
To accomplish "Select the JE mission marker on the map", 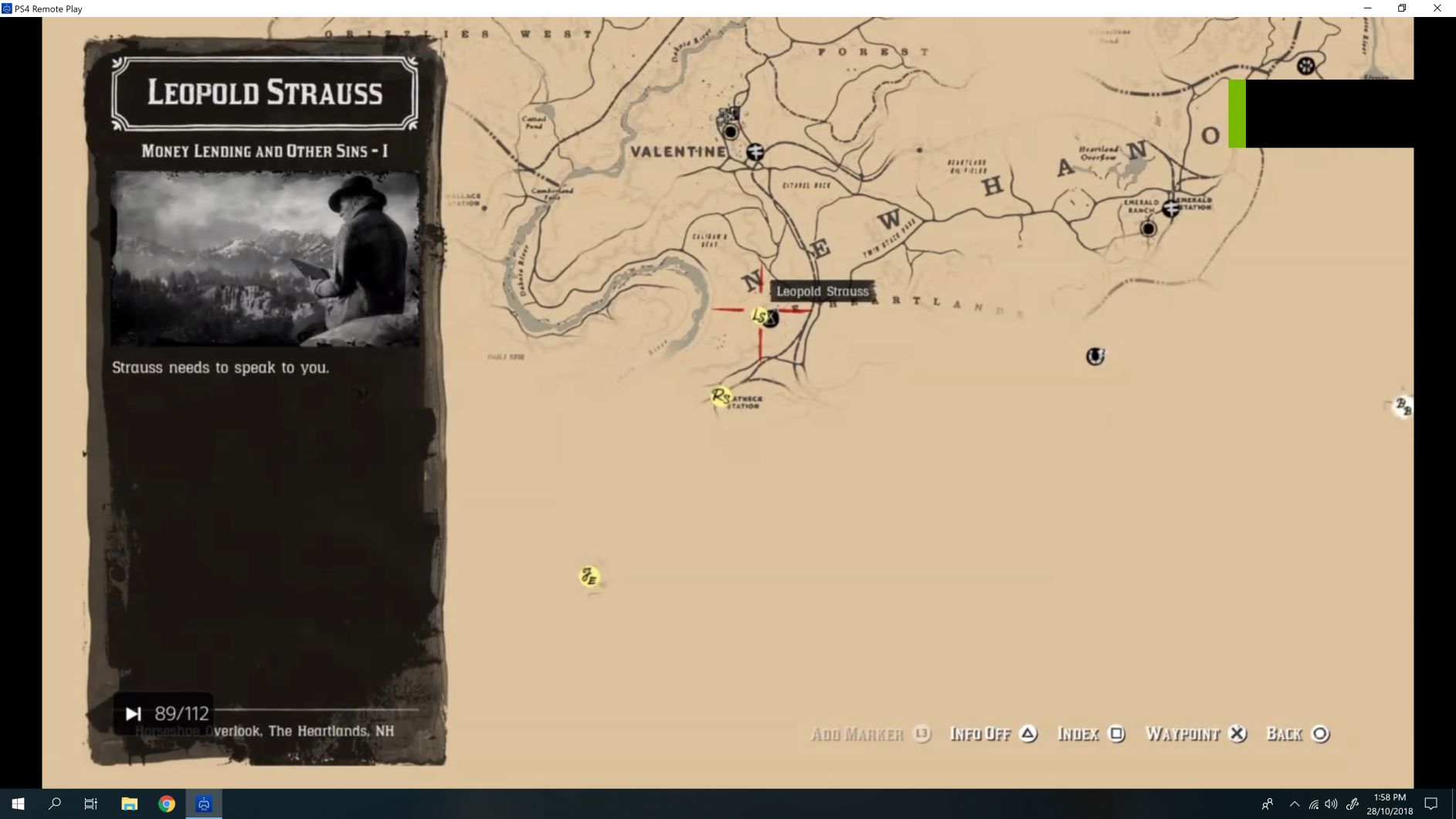I will click(x=589, y=576).
